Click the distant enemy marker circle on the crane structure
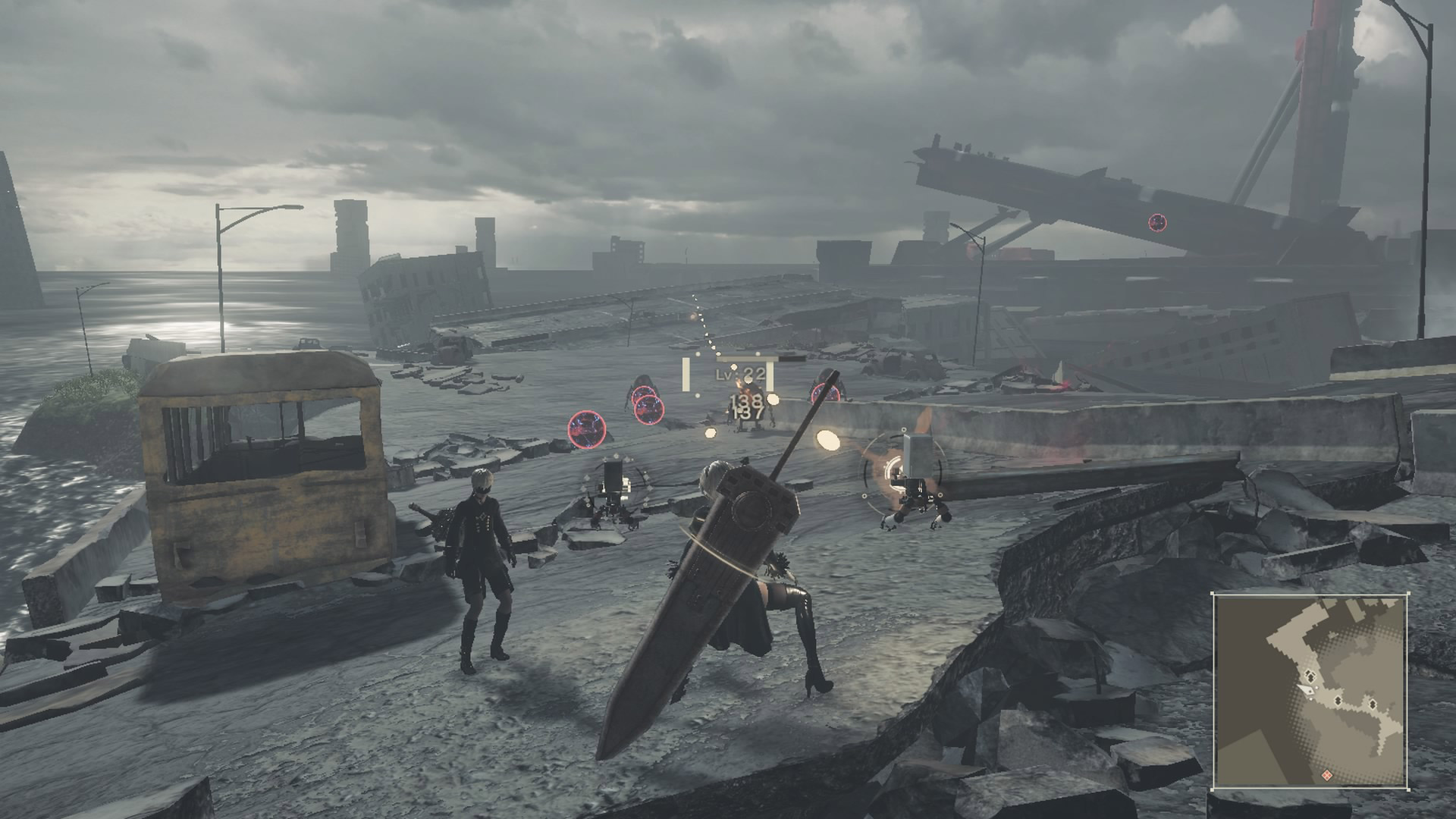Screen dimensions: 1456x819 1156,224
